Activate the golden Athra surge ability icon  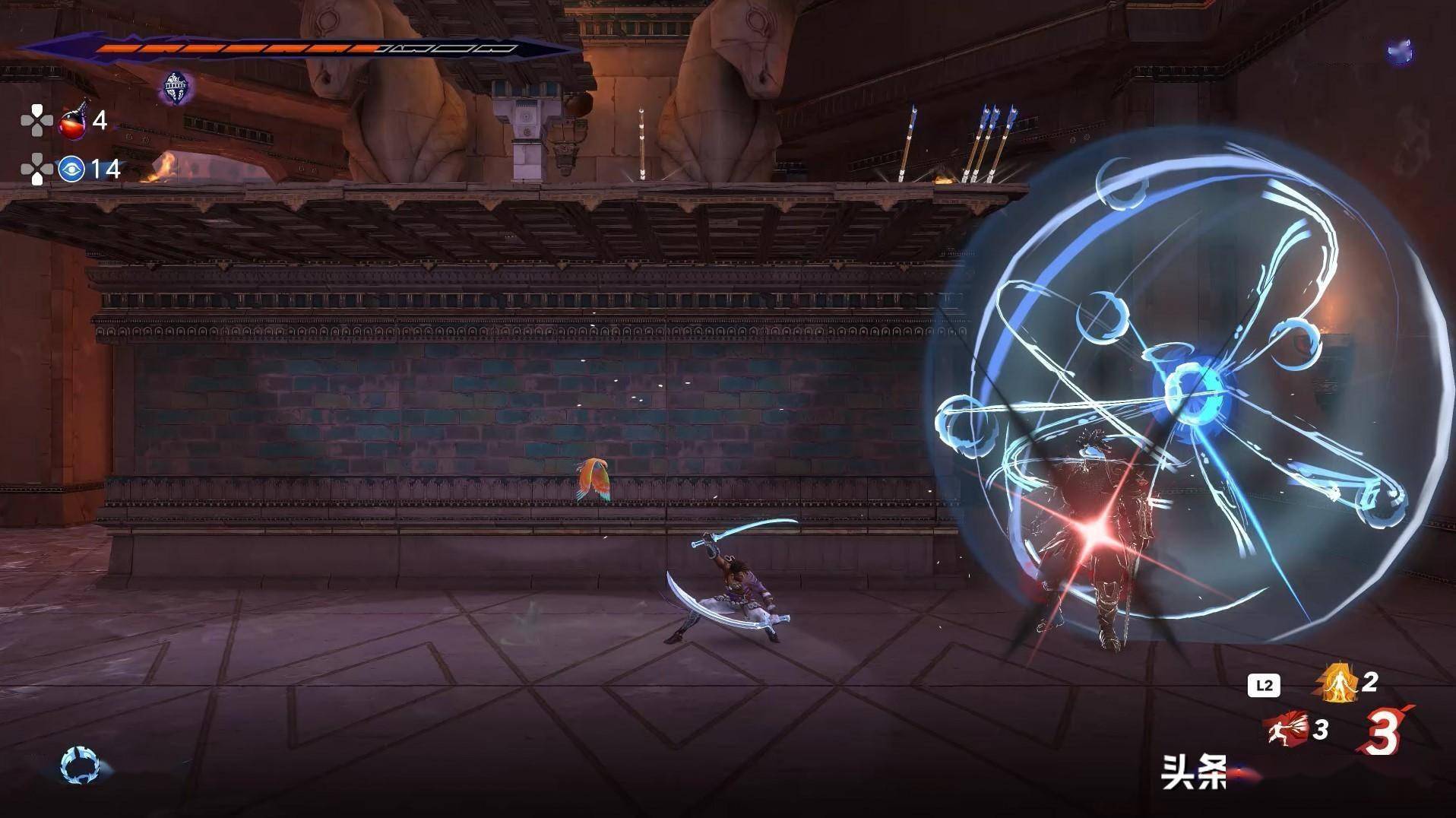point(1336,683)
